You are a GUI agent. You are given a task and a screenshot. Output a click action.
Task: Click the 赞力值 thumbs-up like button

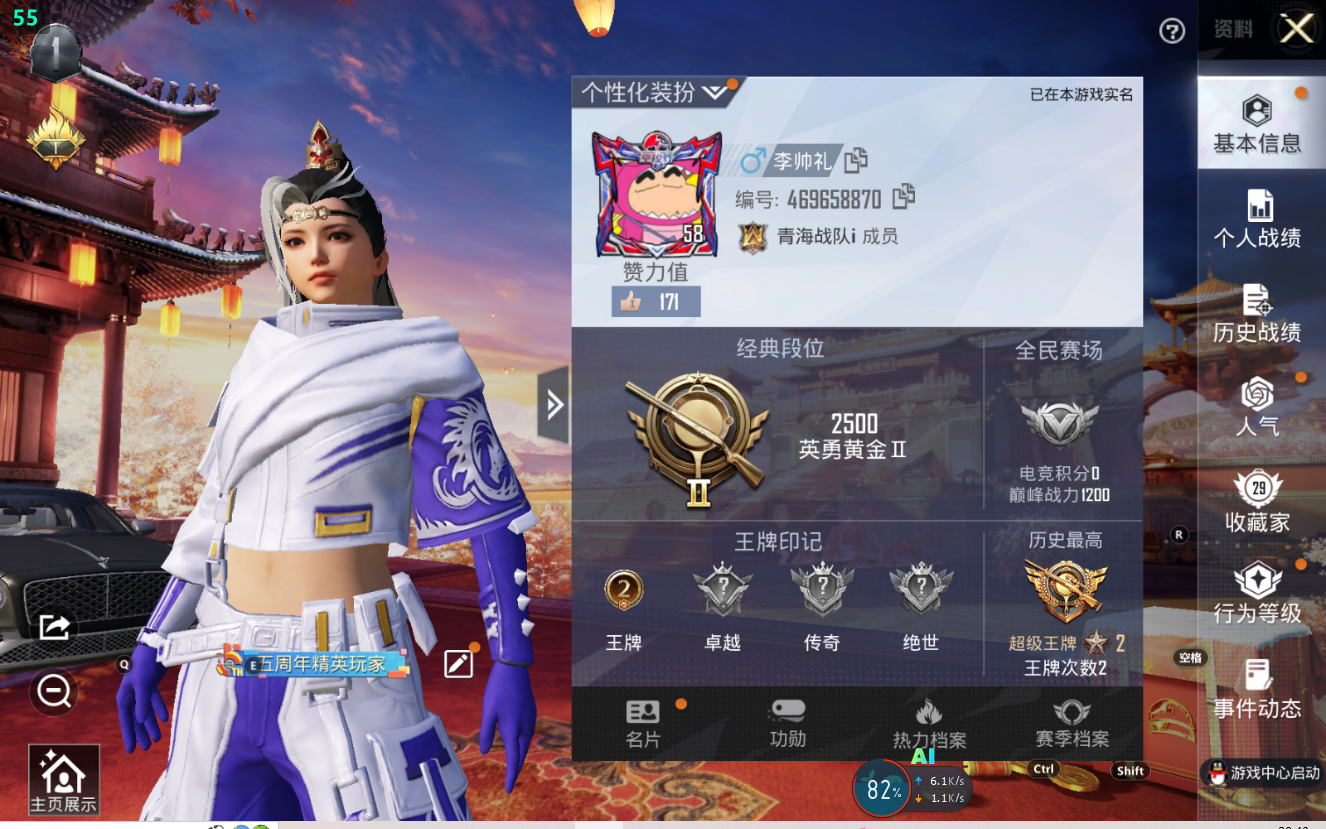pyautogui.click(x=655, y=301)
